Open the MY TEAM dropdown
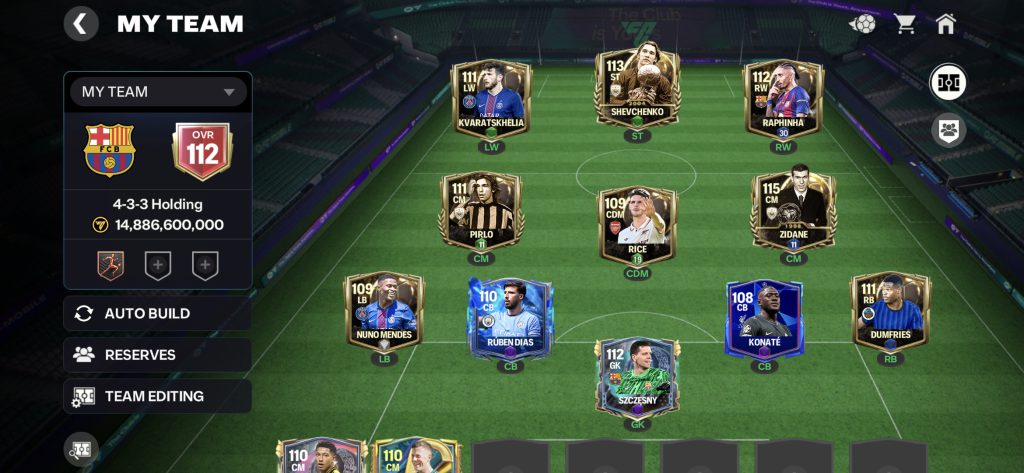This screenshot has width=1024, height=473. pyautogui.click(x=158, y=92)
